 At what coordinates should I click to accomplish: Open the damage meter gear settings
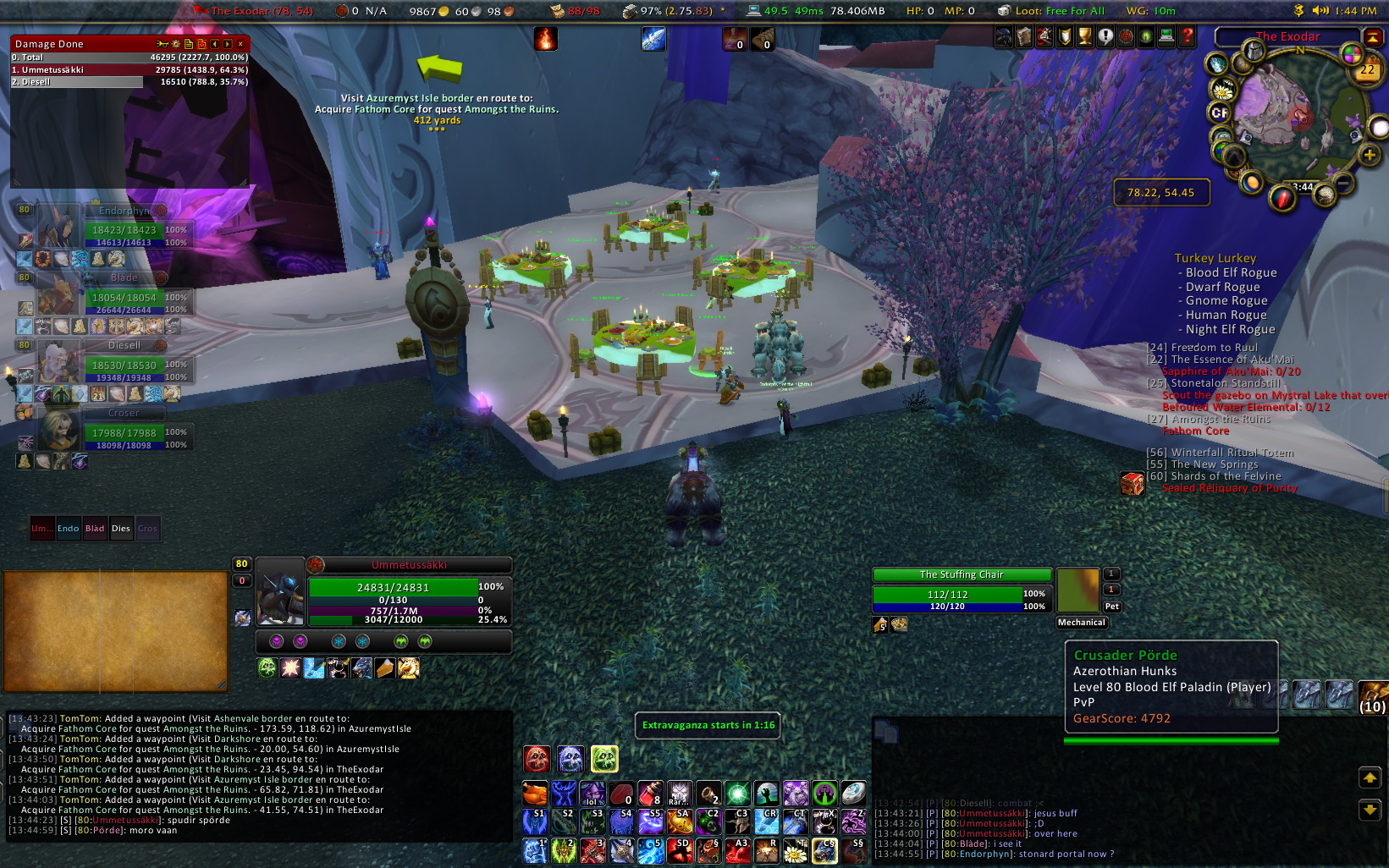tap(175, 44)
